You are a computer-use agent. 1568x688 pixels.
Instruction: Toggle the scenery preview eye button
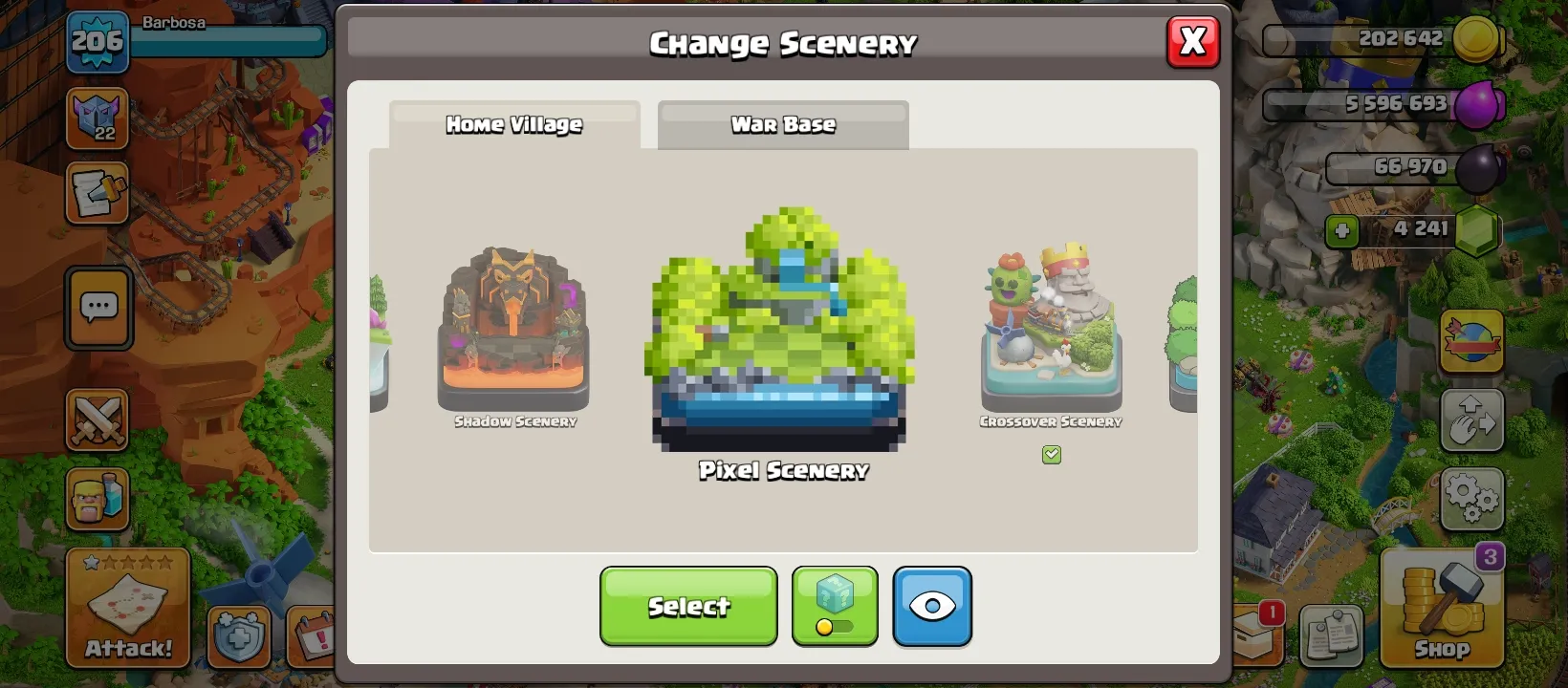932,606
